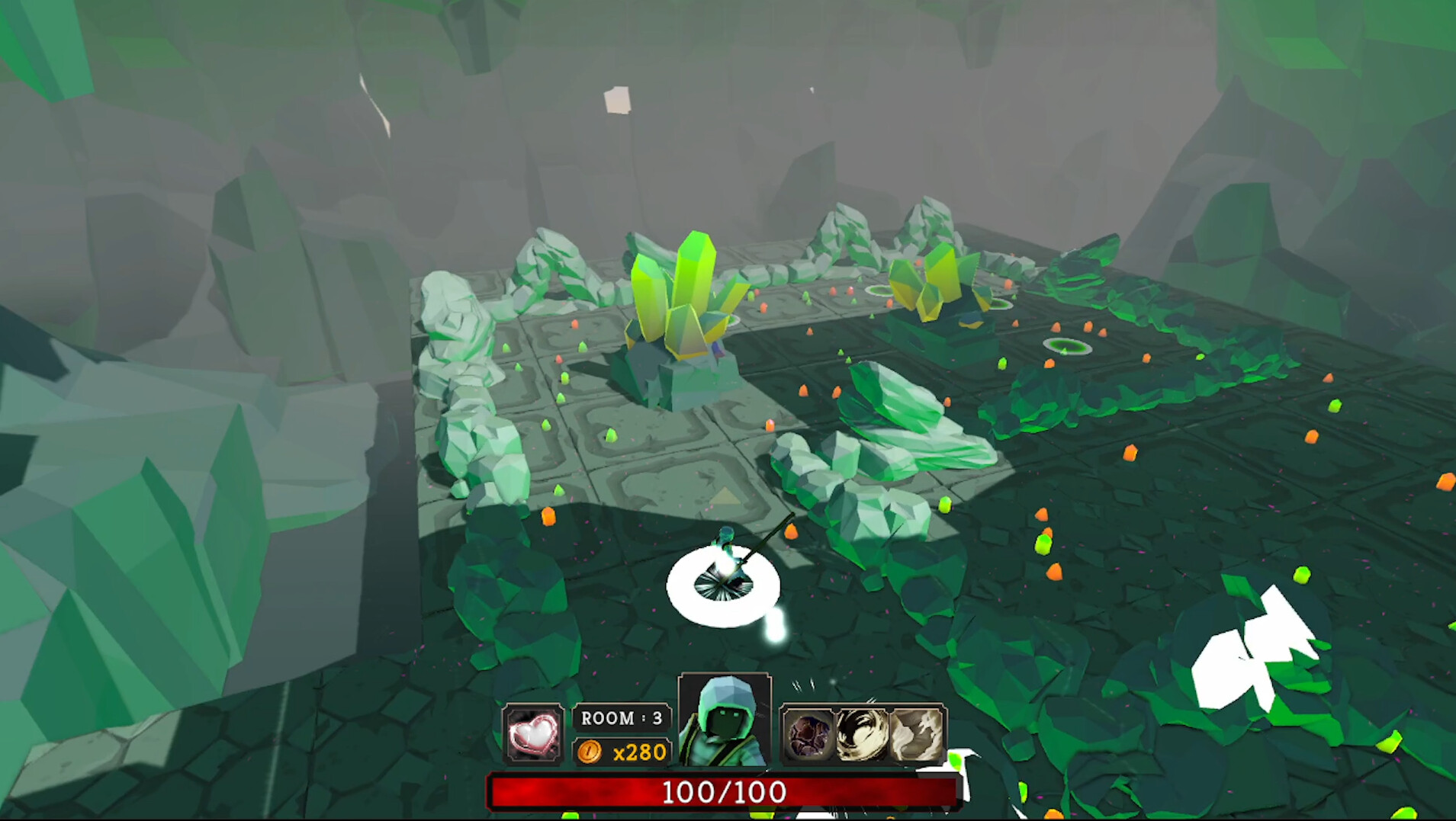1456x821 pixels.
Task: Click the red 100/100 health bar
Action: (725, 793)
